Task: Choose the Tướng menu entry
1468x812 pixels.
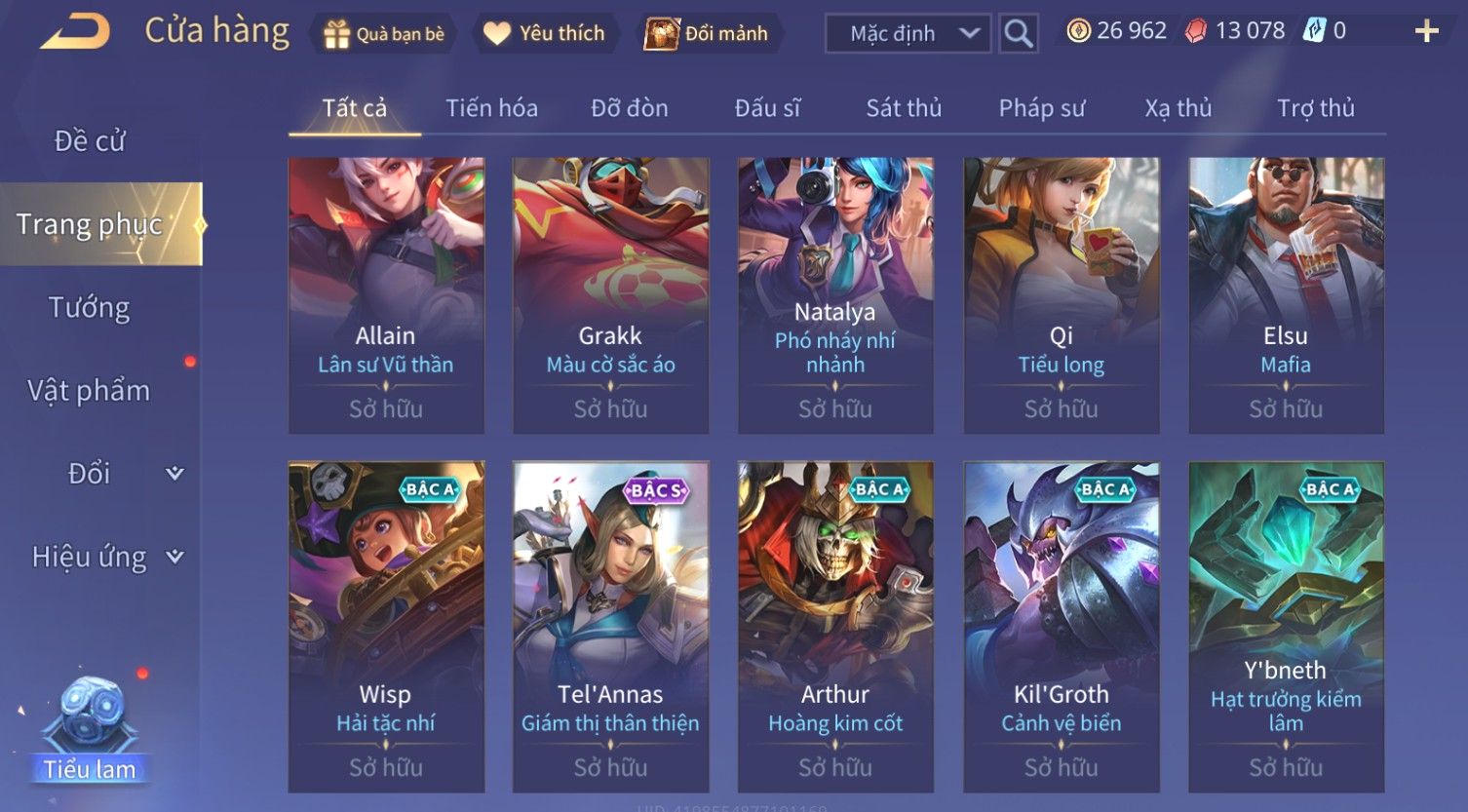Action: click(90, 308)
